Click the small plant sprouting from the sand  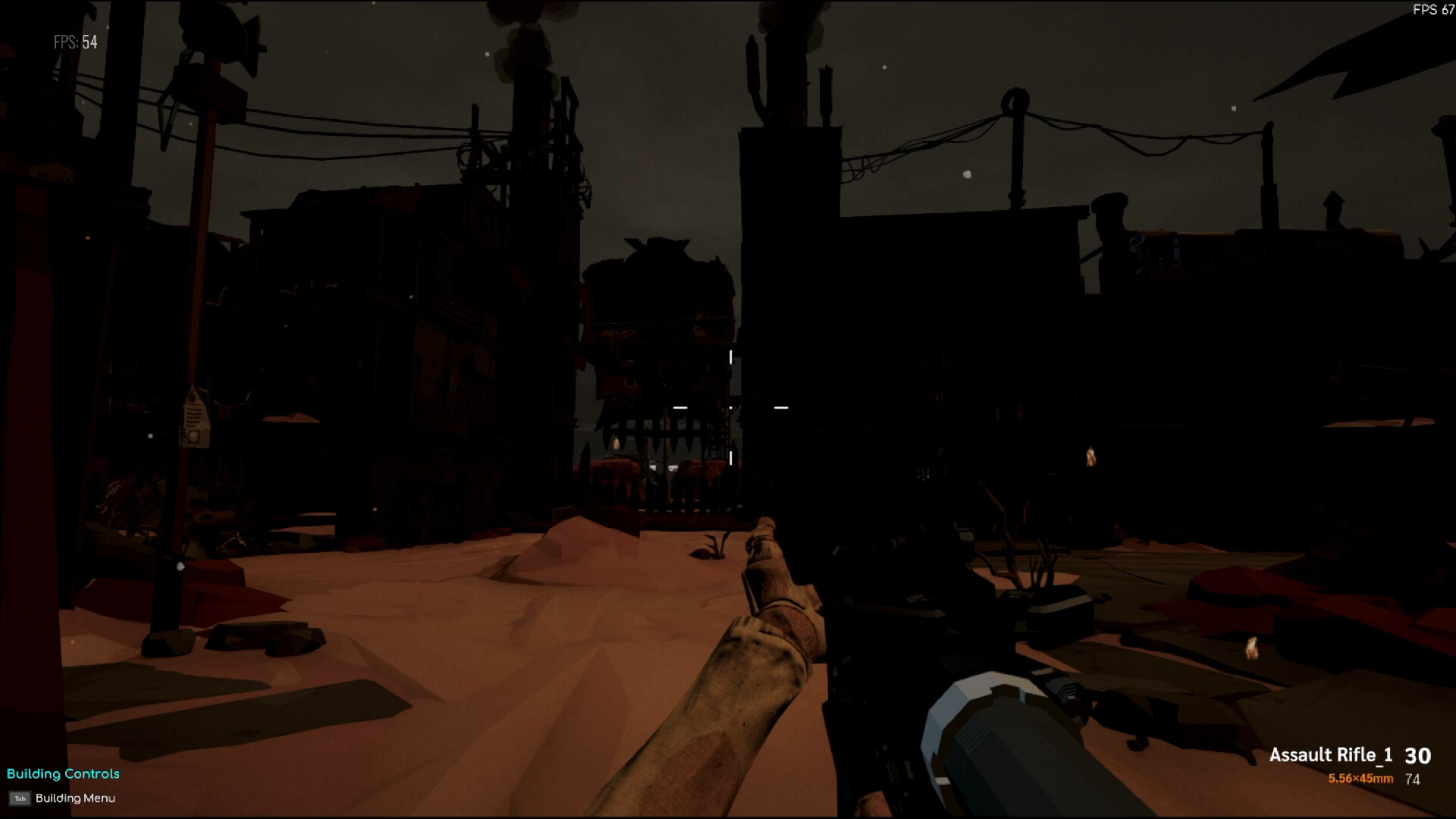pos(711,548)
